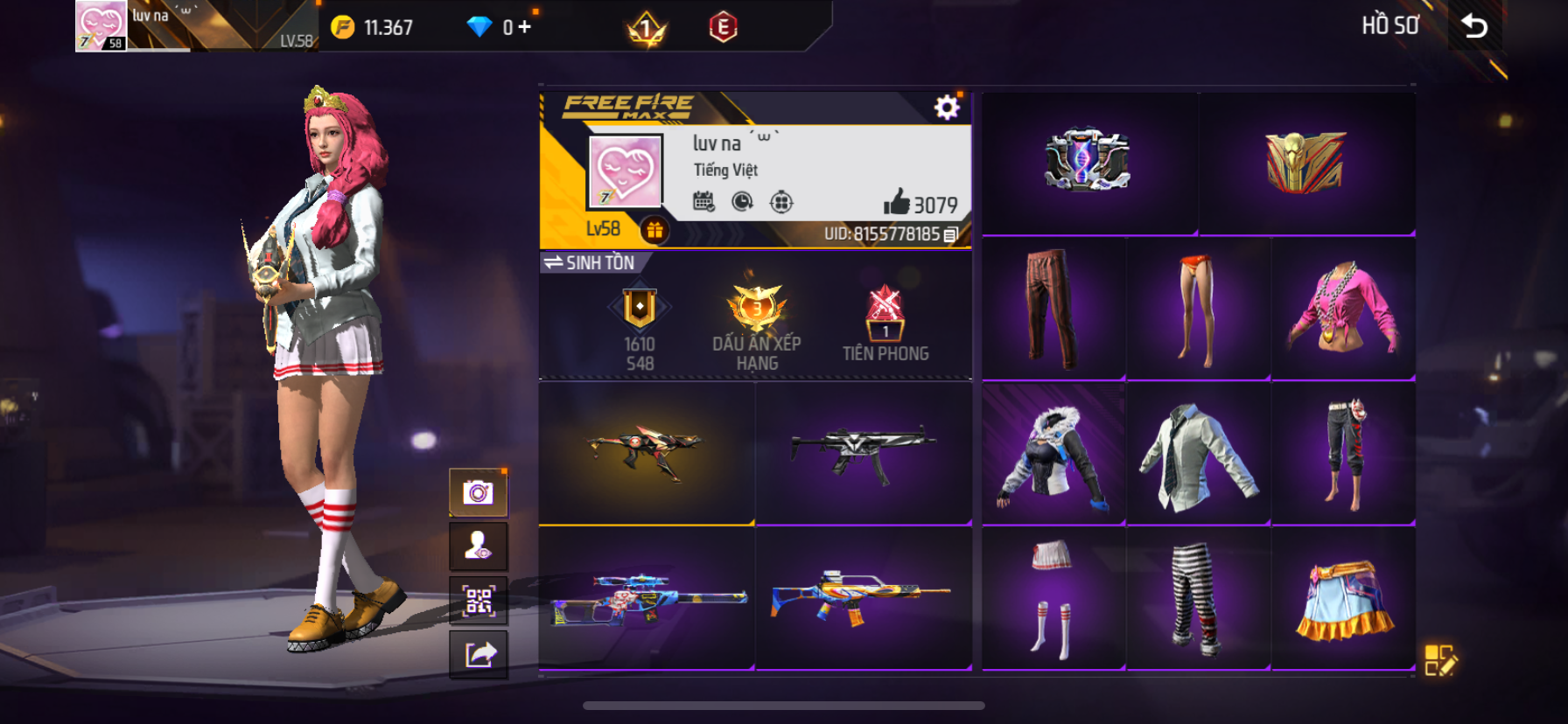The height and width of the screenshot is (724, 1568).
Task: Select the golden winged badge item
Action: click(1305, 163)
